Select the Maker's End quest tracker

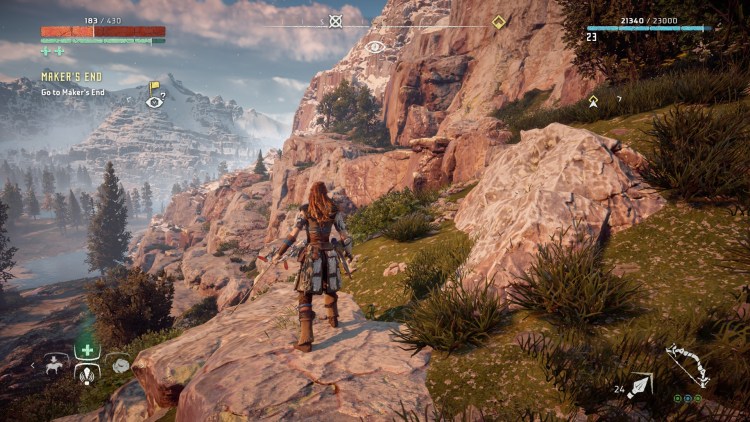(x=70, y=83)
